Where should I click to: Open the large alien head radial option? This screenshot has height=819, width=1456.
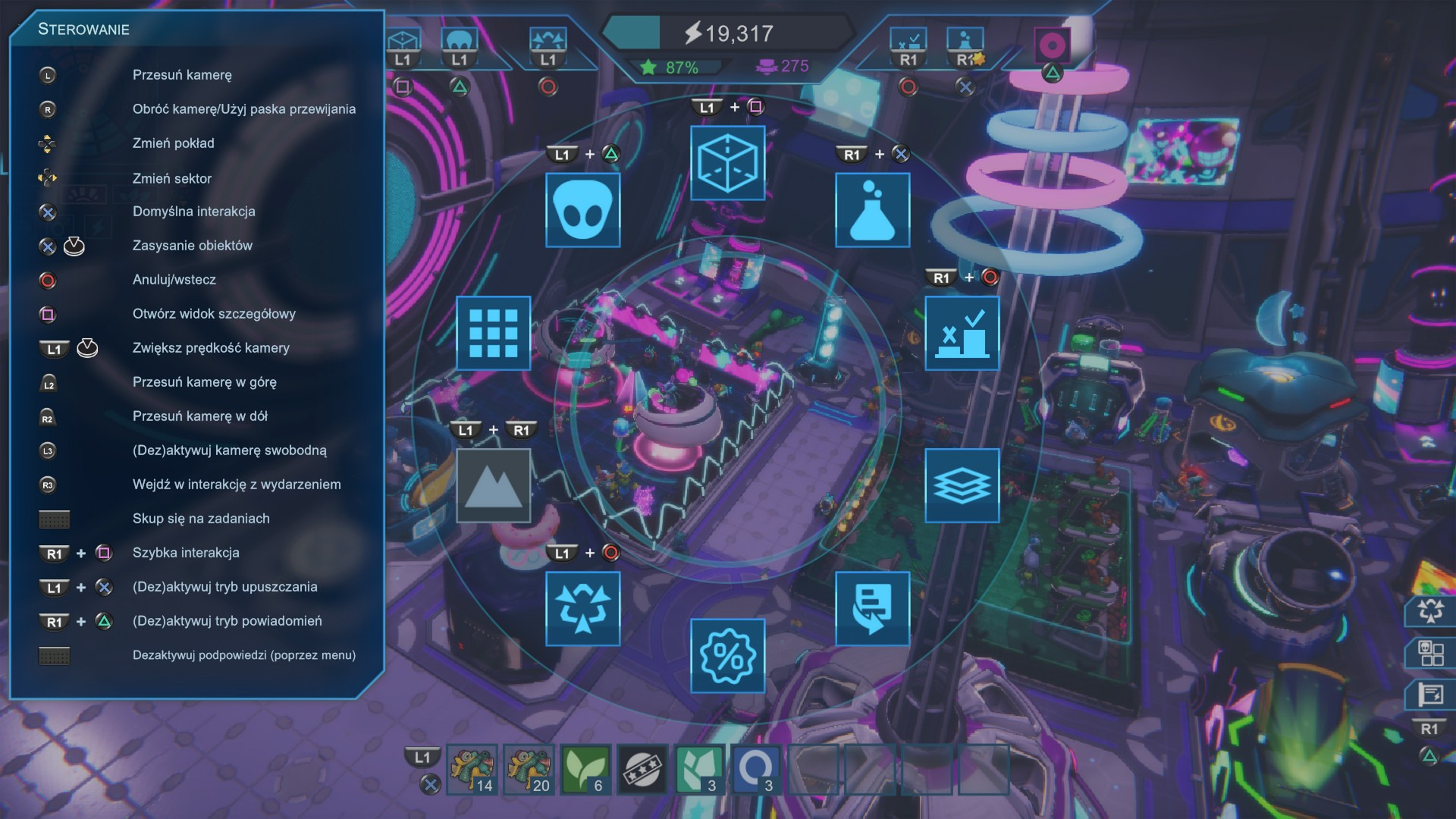pos(582,210)
